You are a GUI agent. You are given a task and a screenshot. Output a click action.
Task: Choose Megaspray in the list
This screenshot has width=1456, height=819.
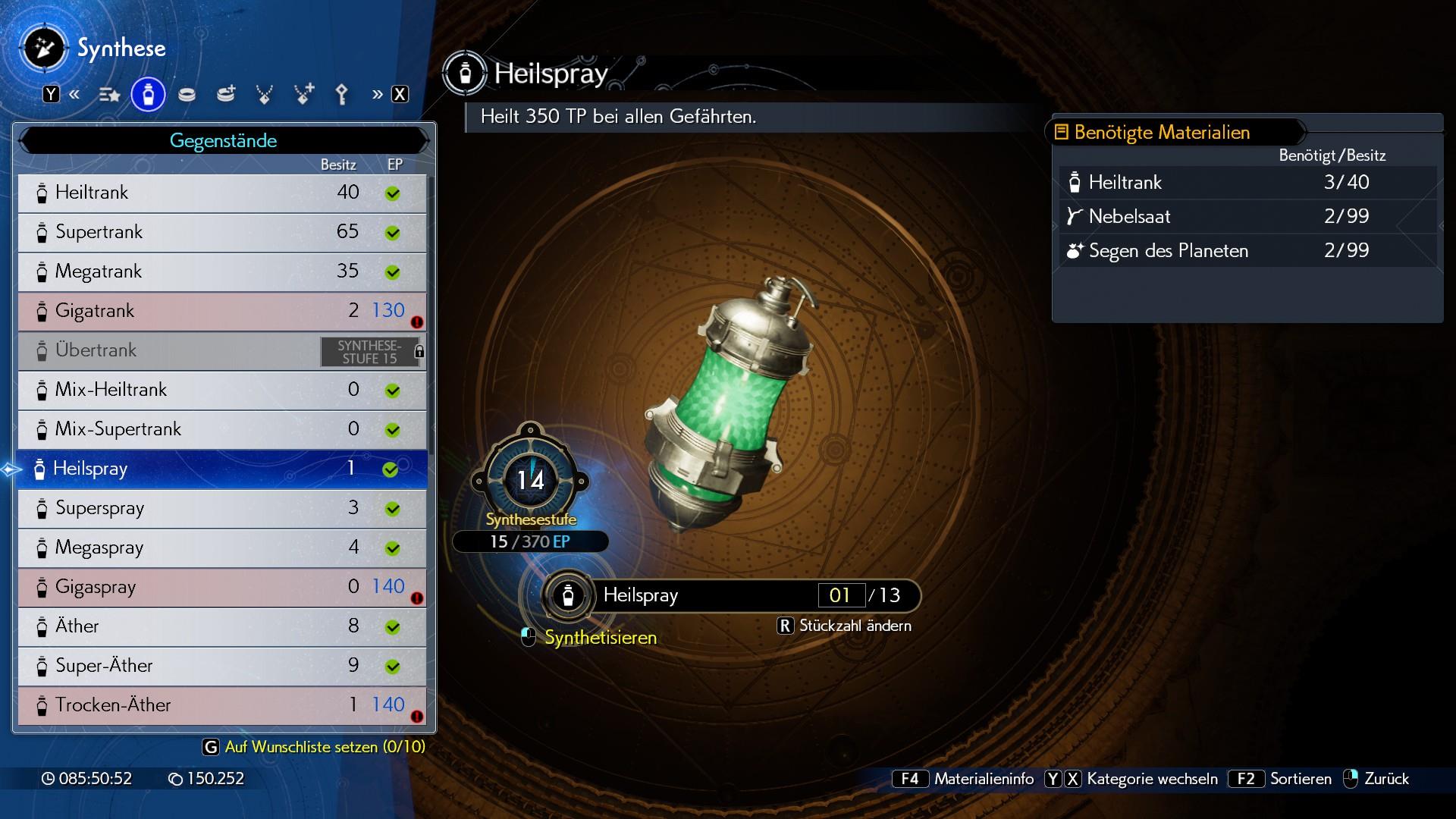221,548
